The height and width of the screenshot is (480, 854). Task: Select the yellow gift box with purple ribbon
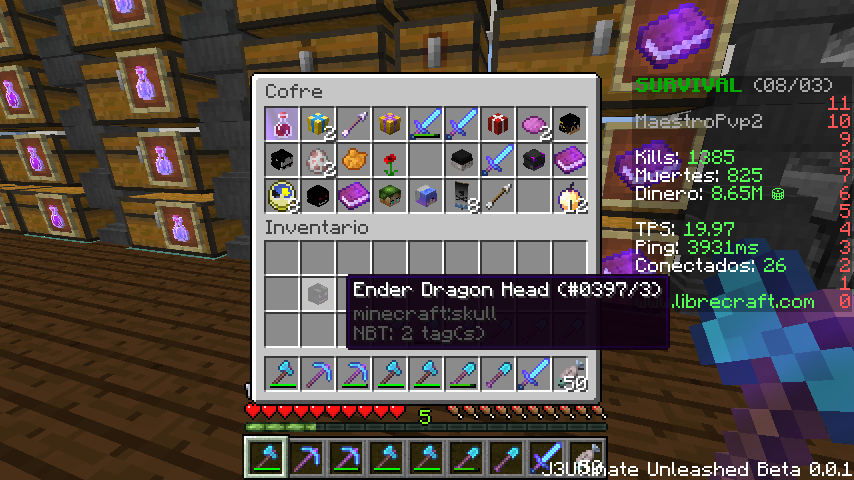391,124
